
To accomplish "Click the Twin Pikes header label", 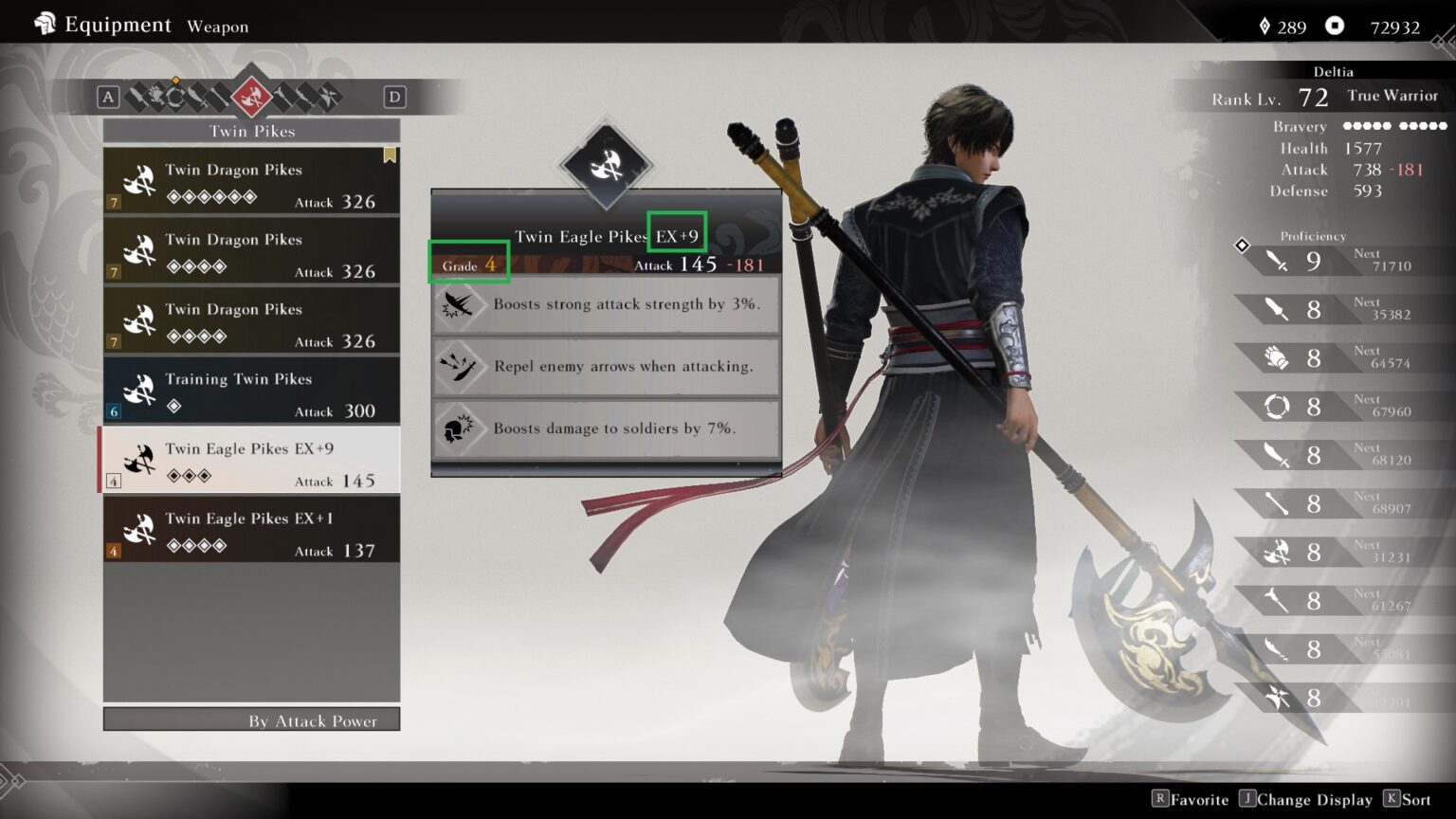I will (x=250, y=131).
